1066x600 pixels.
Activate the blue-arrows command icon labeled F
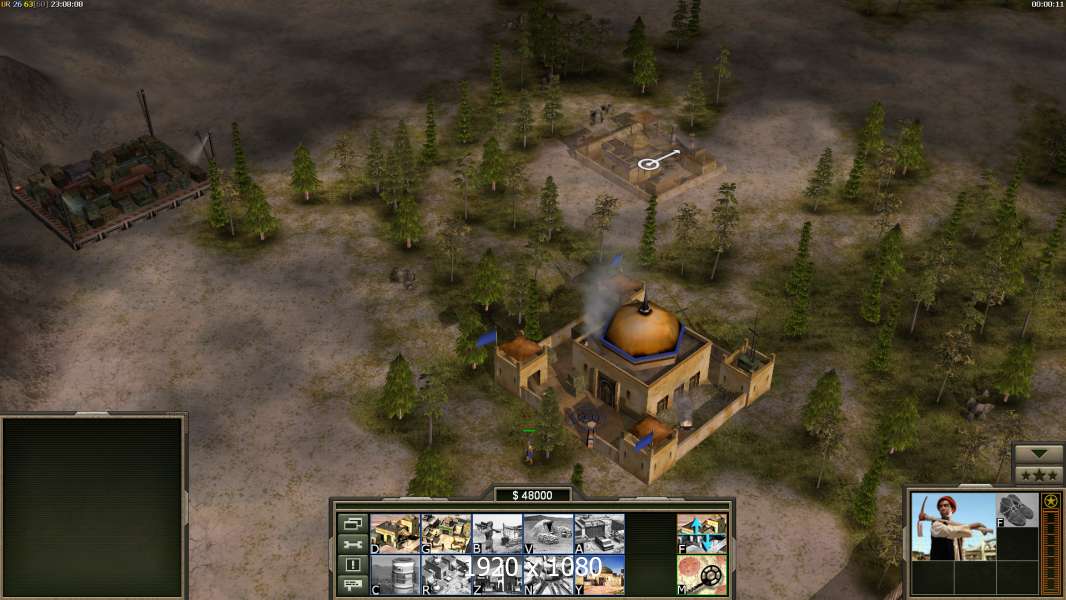coord(702,533)
